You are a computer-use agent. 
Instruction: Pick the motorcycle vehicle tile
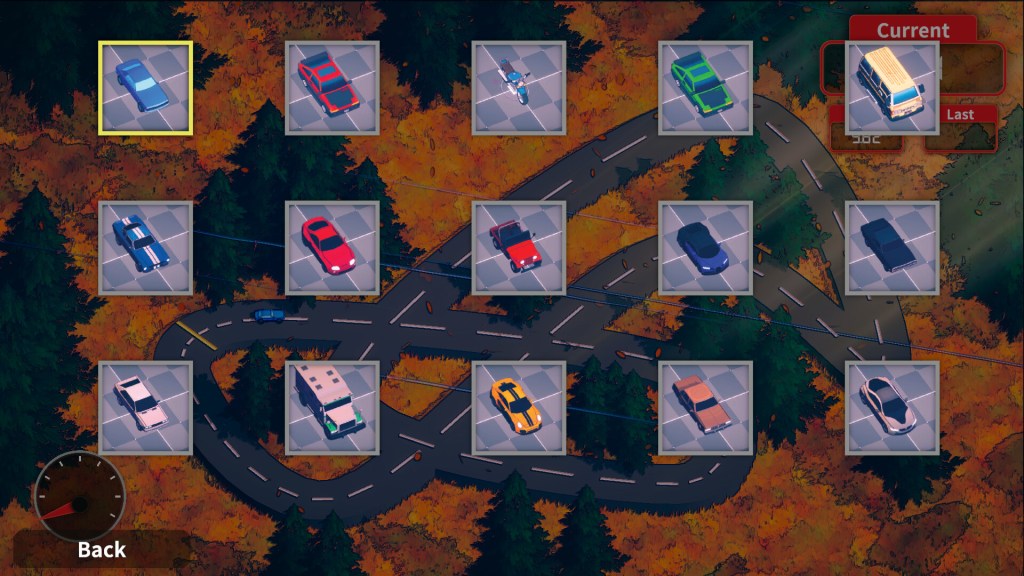point(519,88)
